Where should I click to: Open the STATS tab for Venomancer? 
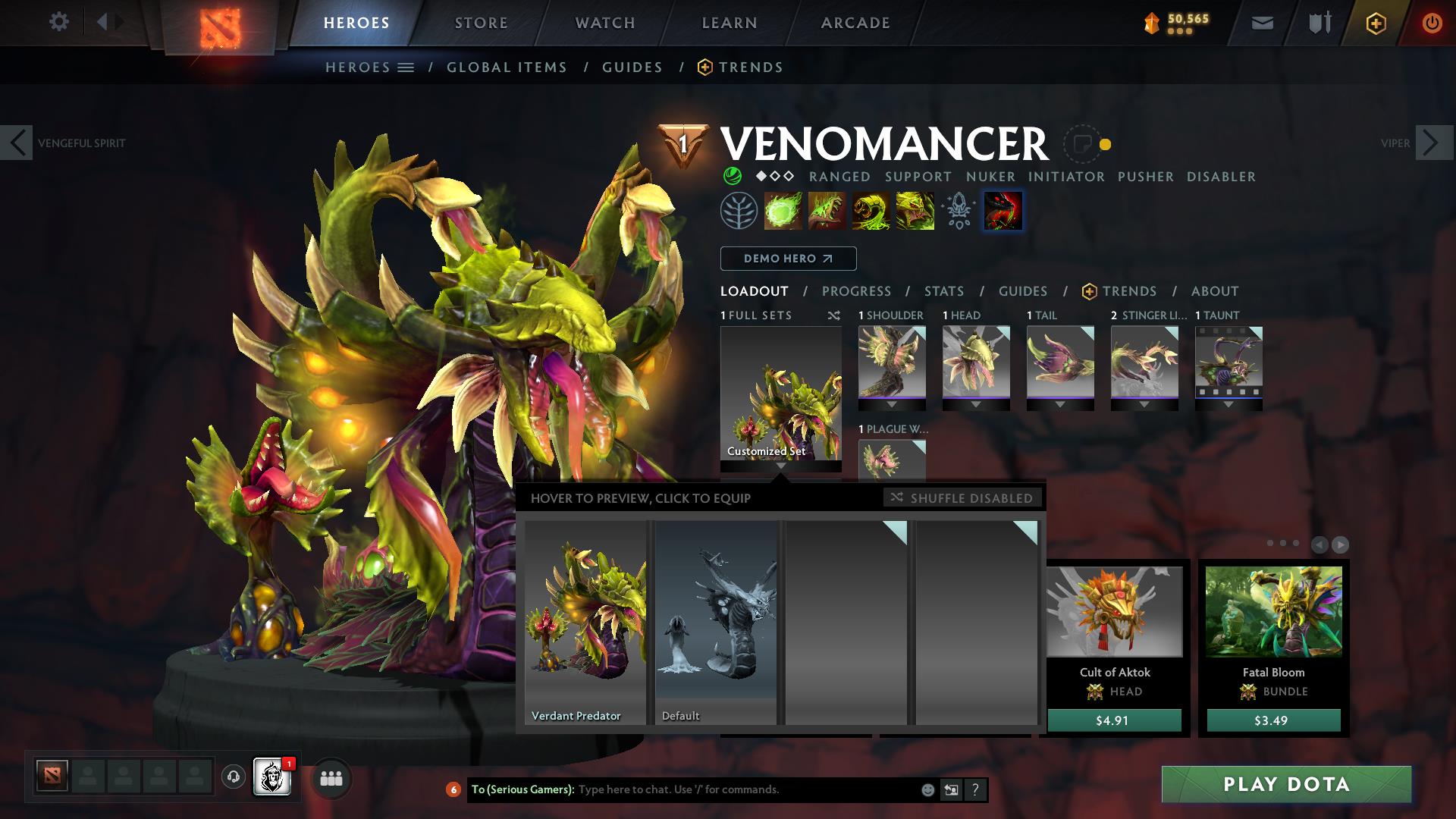click(x=943, y=291)
